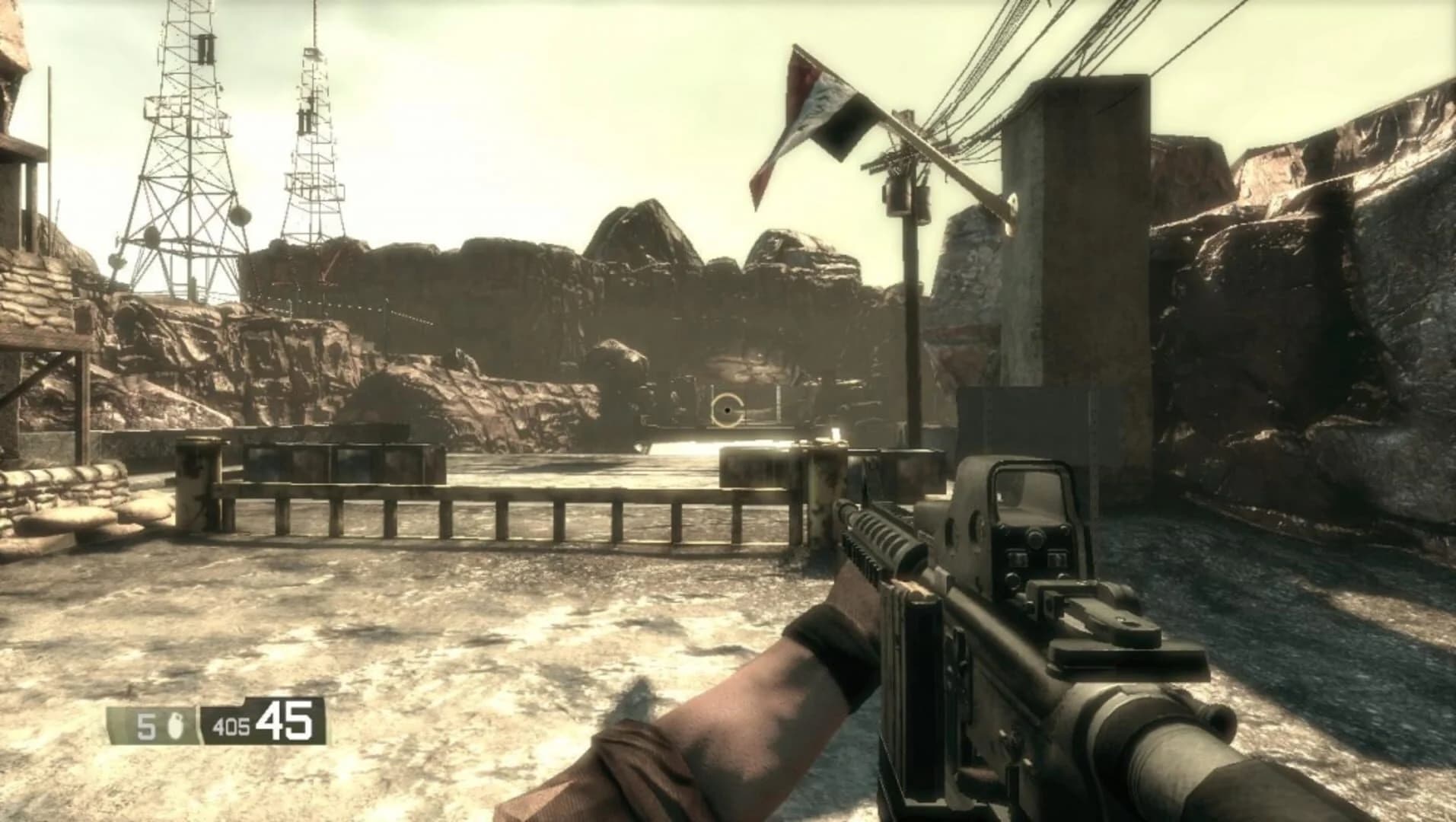Click the dark metal crates behind the railing
This screenshot has height=822, width=1456.
pyautogui.click(x=339, y=460)
